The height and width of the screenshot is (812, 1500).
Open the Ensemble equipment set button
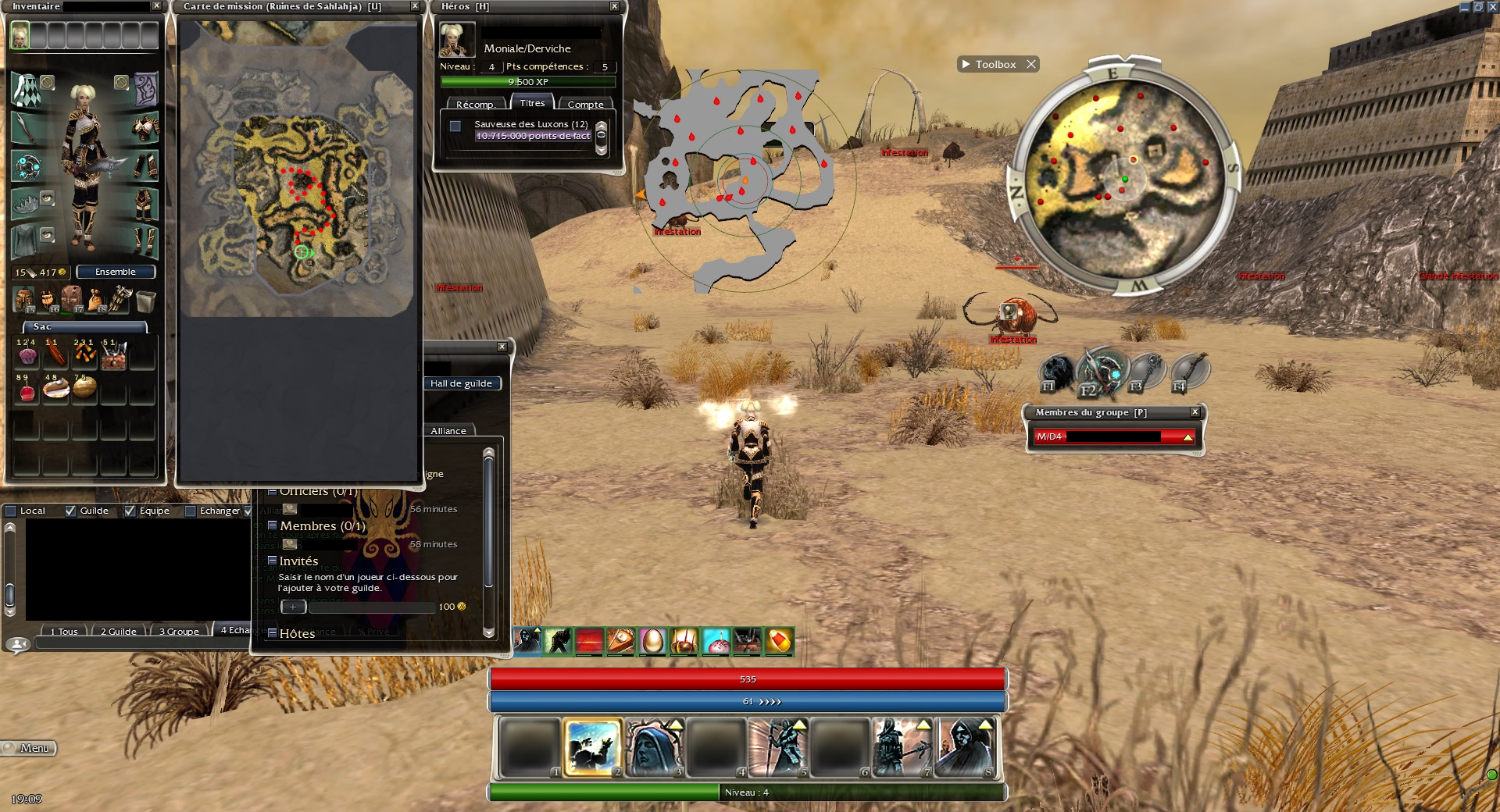point(116,272)
